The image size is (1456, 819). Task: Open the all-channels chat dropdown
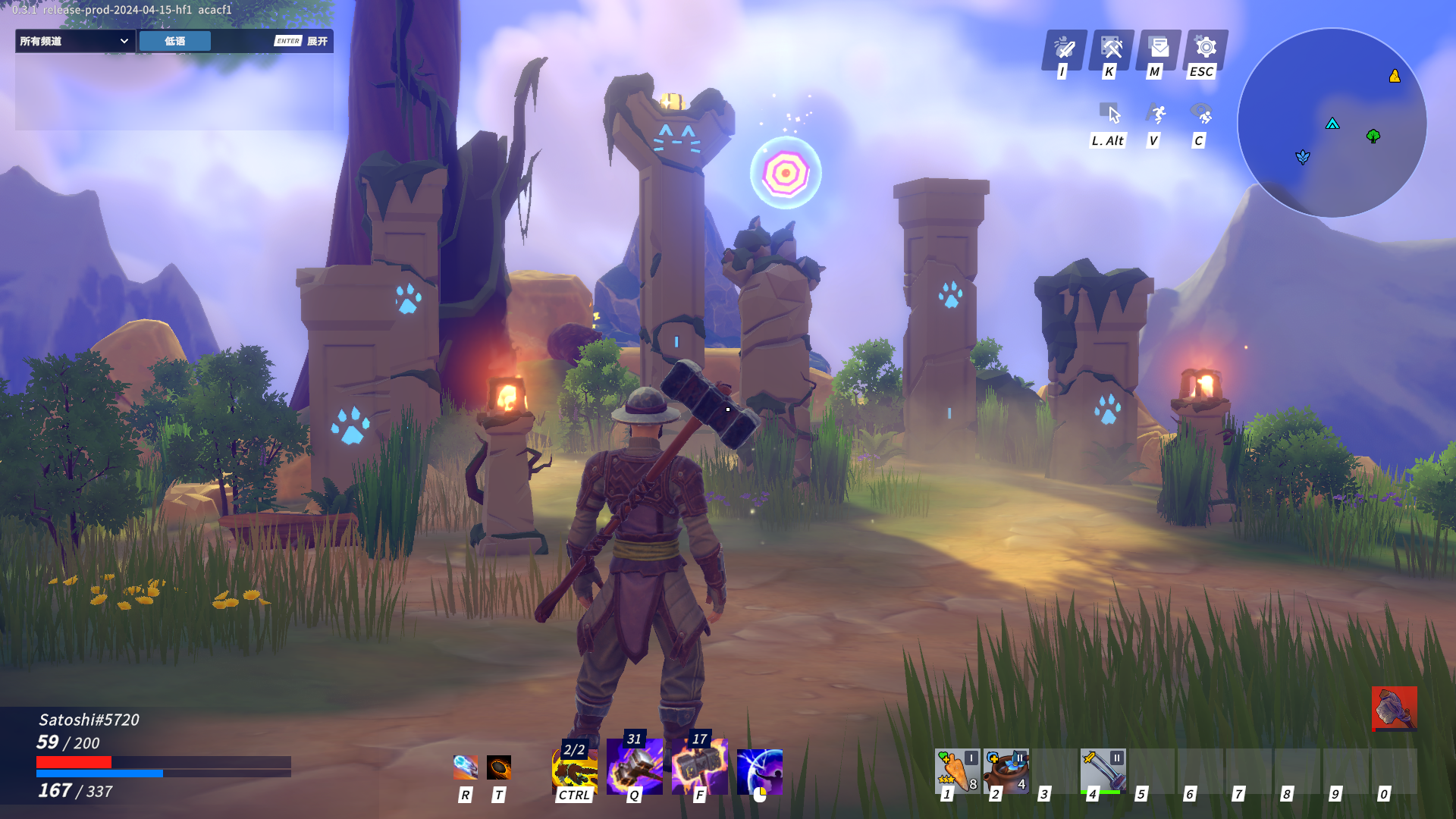(74, 41)
